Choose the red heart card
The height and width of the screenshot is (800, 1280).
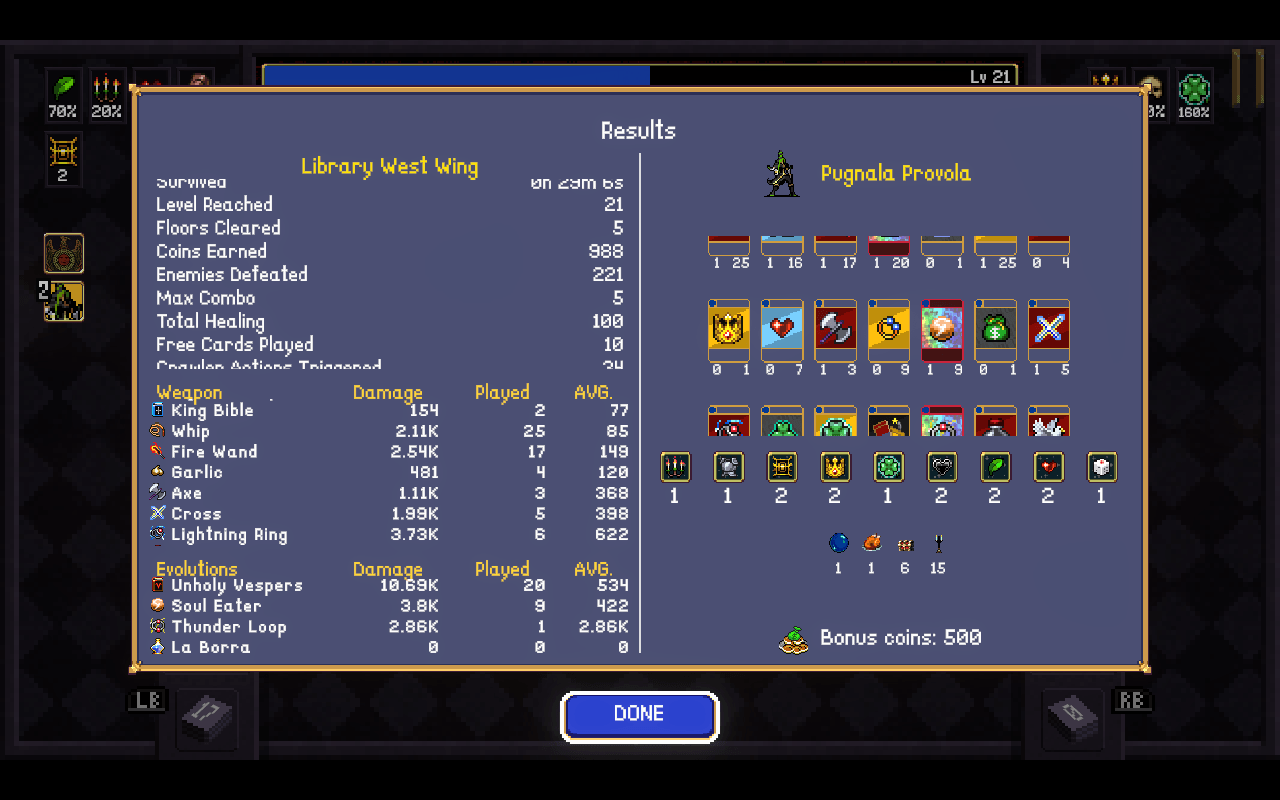[781, 329]
